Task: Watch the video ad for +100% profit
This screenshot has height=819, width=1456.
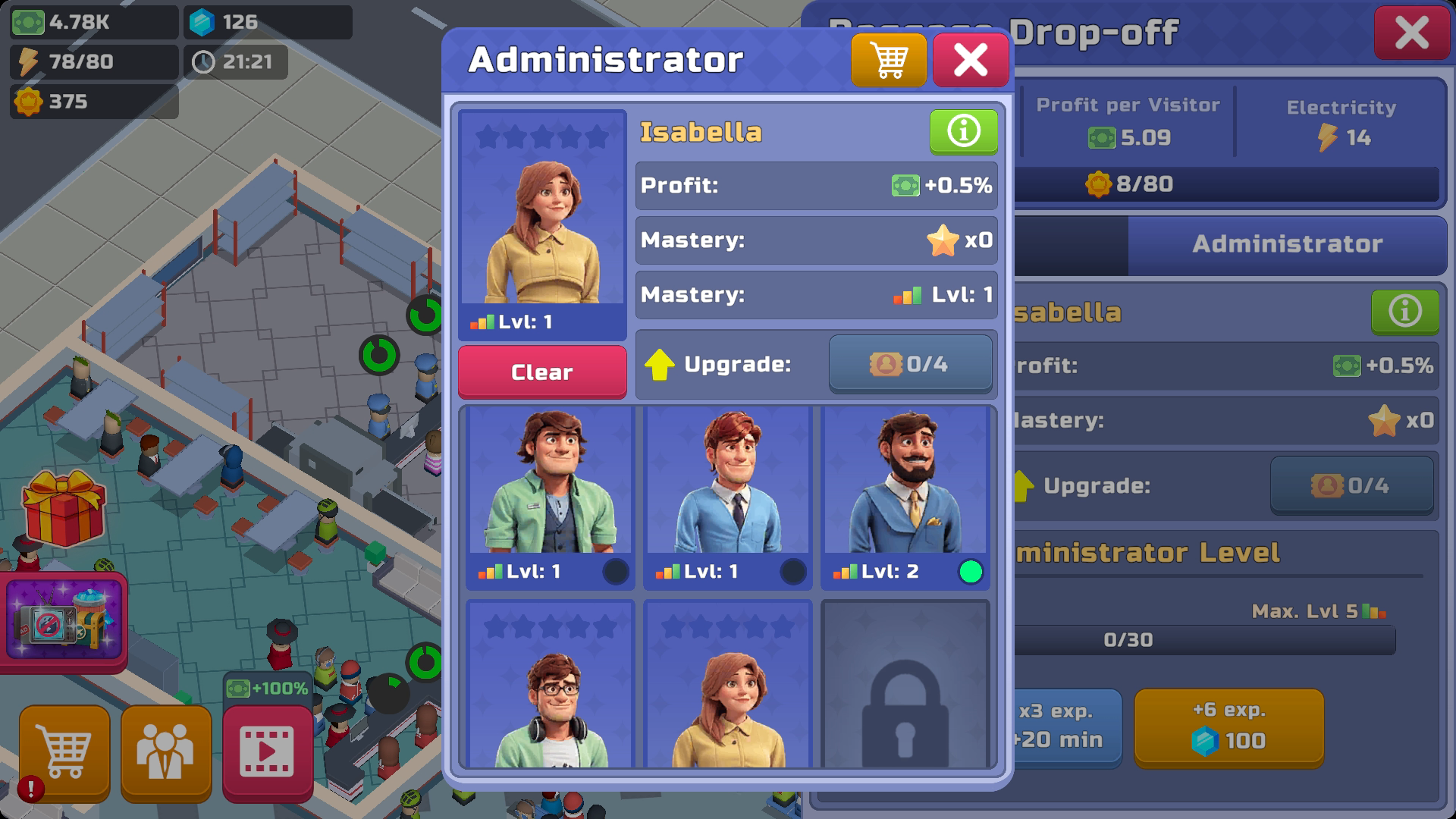Action: tap(268, 752)
